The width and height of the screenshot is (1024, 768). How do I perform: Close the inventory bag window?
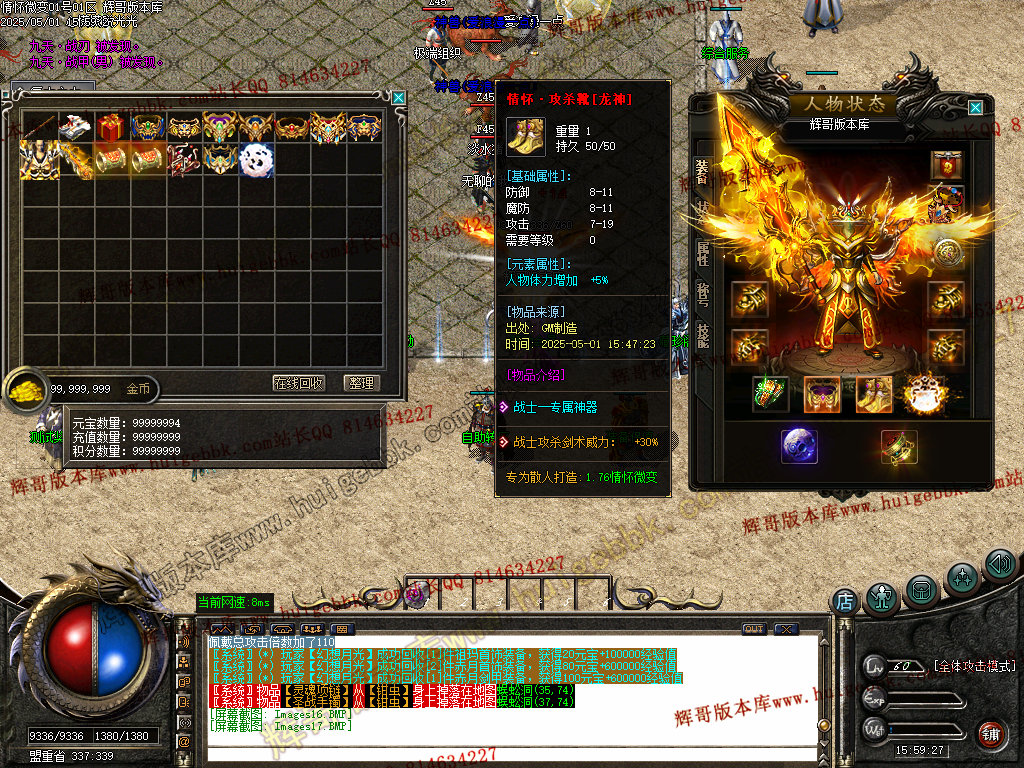pos(399,97)
